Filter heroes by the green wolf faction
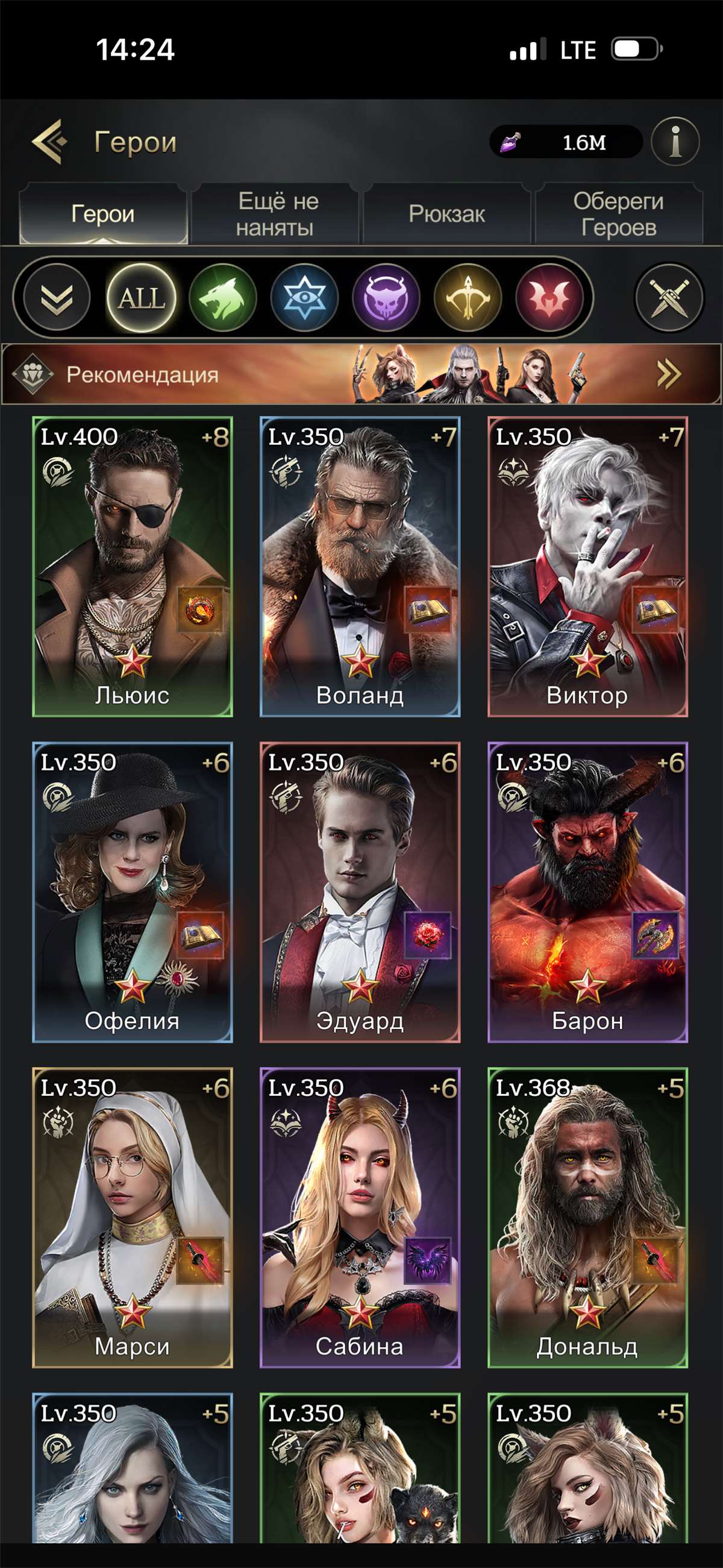This screenshot has height=1568, width=723. click(x=223, y=298)
